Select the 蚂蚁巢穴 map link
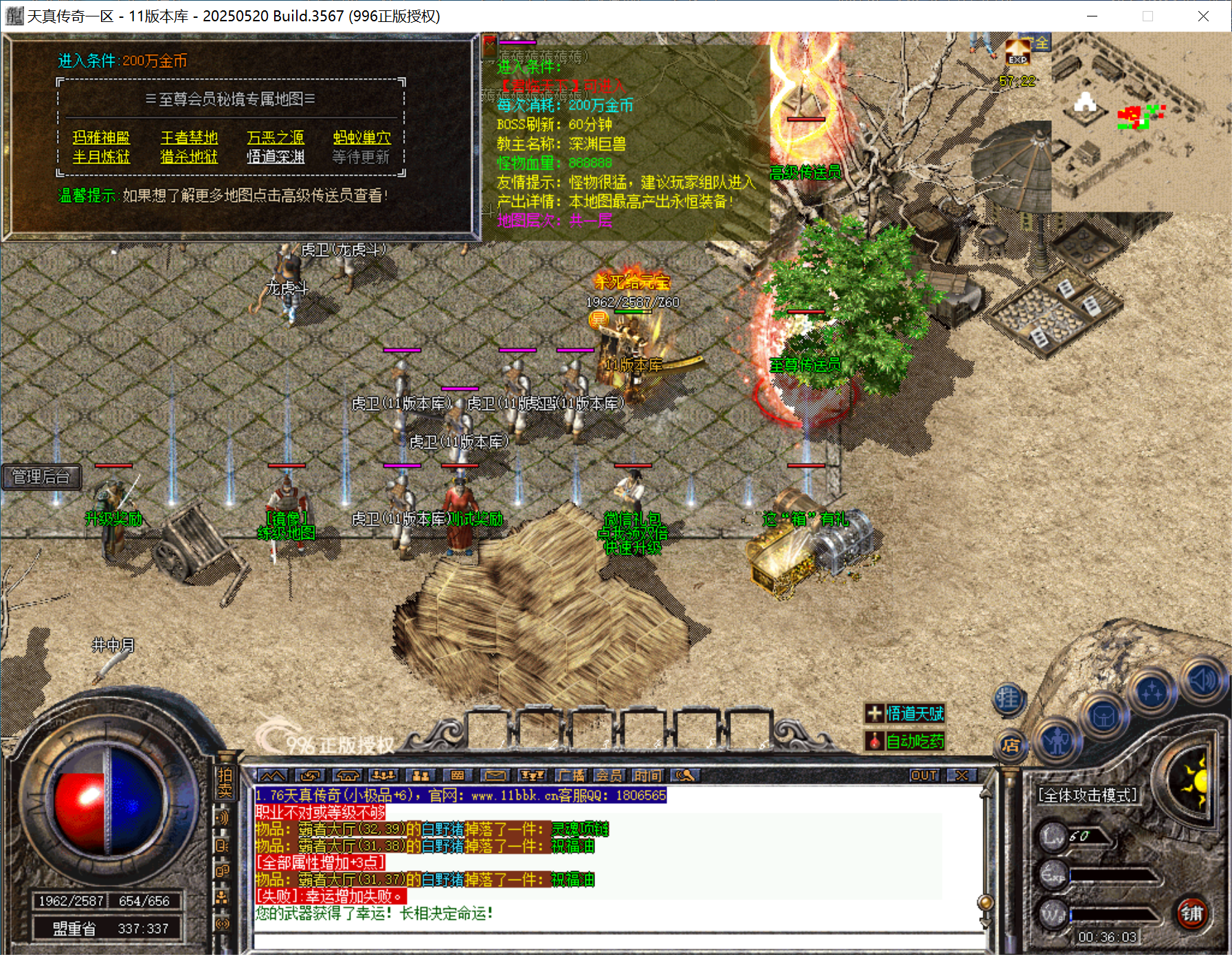Viewport: 1232px width, 955px height. click(361, 137)
